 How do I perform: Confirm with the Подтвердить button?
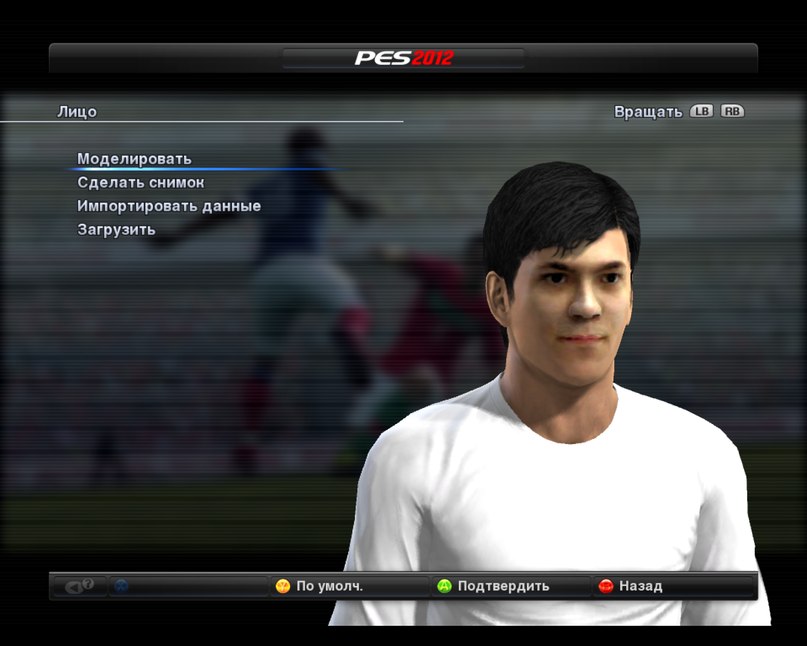tap(494, 586)
